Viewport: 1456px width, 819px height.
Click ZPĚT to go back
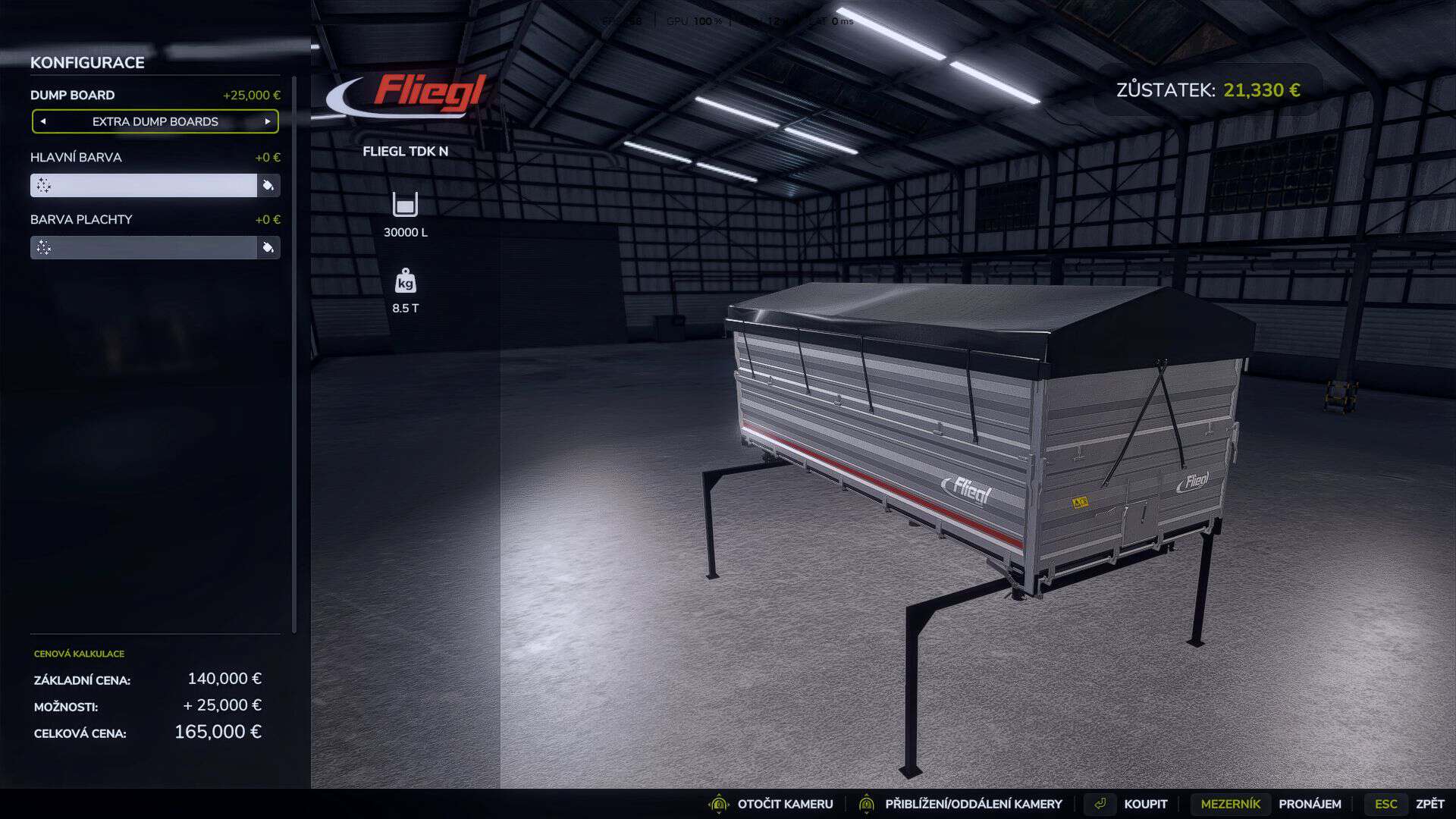point(1429,804)
